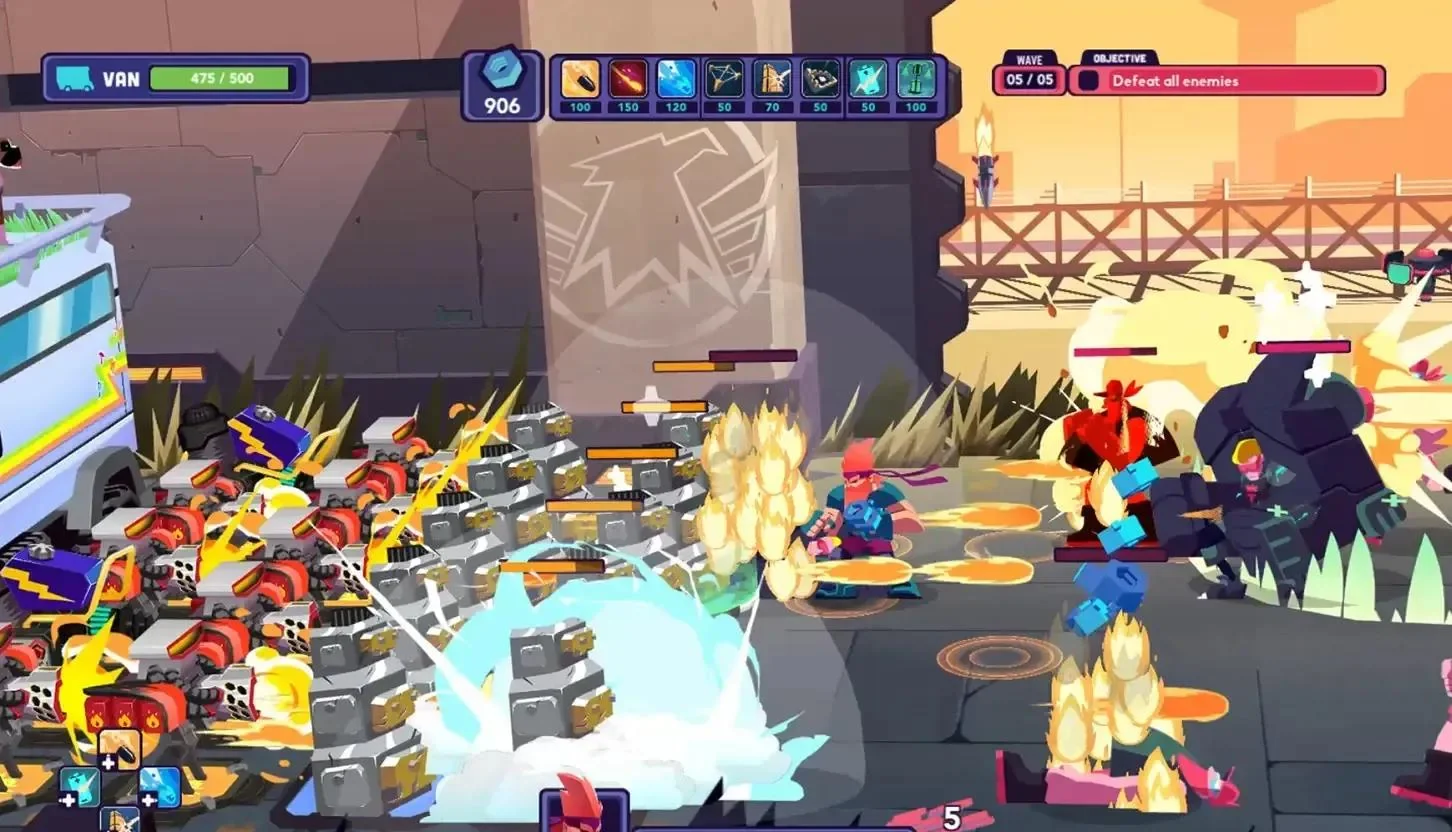Image resolution: width=1452 pixels, height=832 pixels.
Task: Pick the blue ice turret costing 120
Action: [x=676, y=80]
